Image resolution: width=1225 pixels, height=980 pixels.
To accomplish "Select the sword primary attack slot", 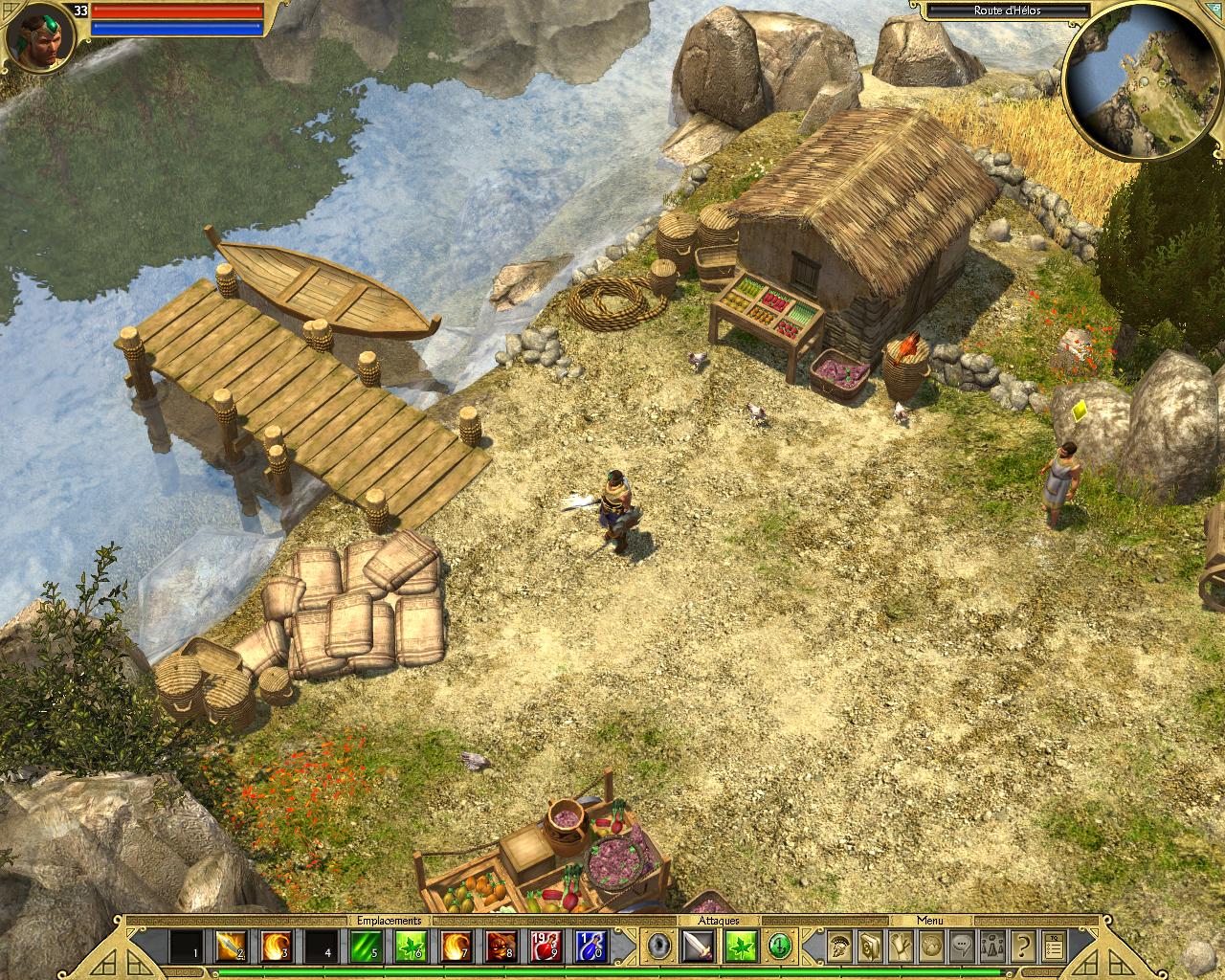I will coord(697,947).
